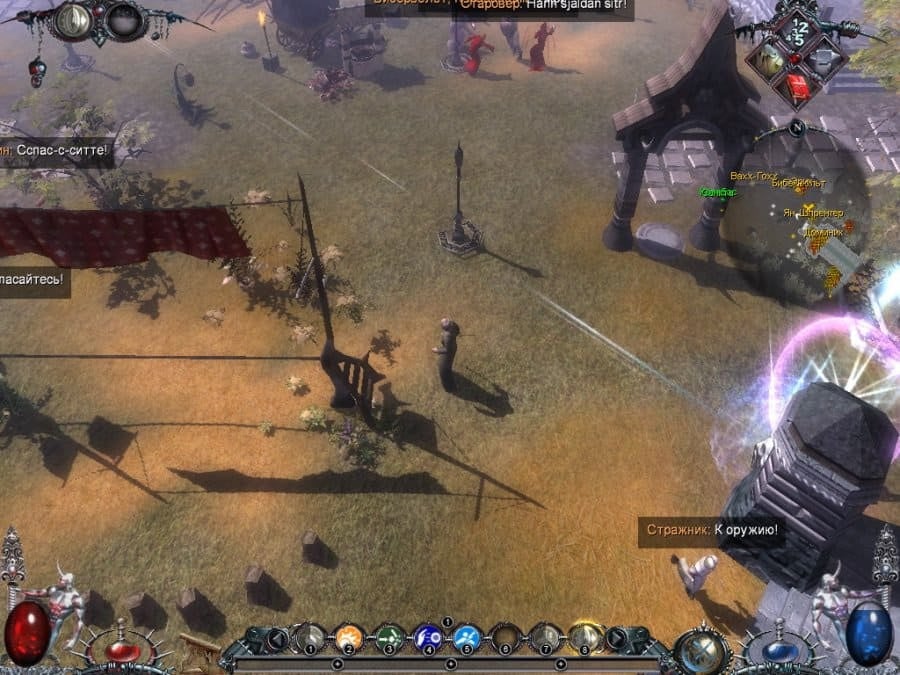Viewport: 900px width, 675px height.
Task: Select the dark round slot at top left
Action: tap(124, 21)
